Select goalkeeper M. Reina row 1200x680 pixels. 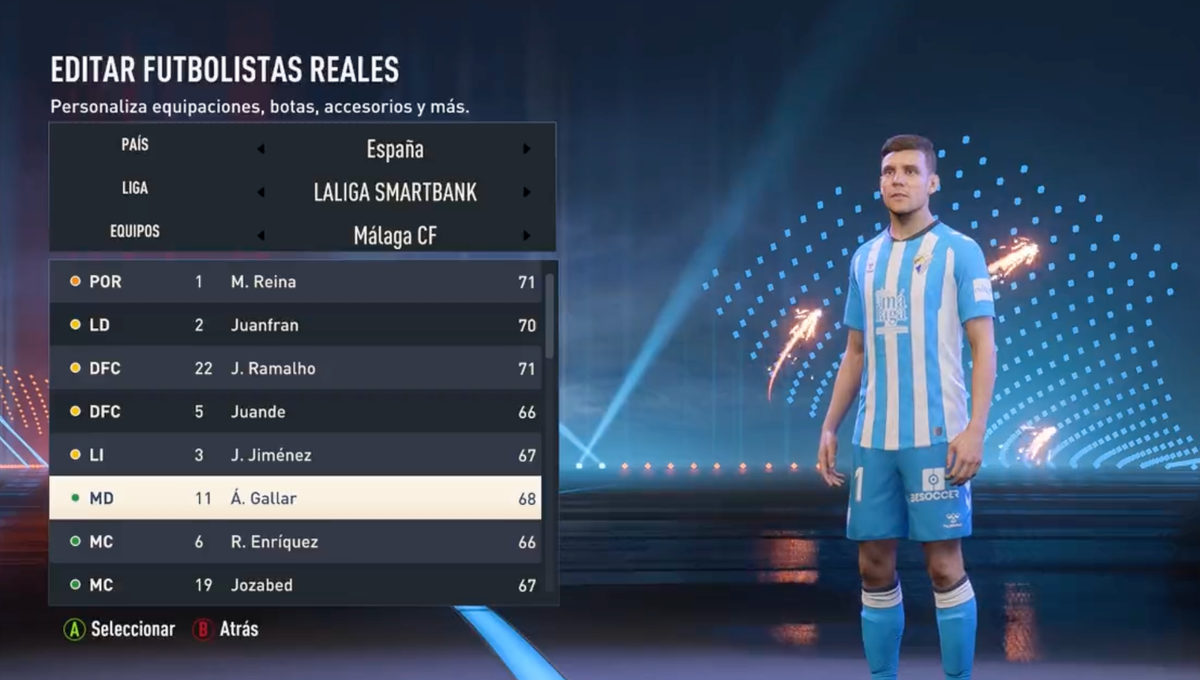(x=295, y=282)
